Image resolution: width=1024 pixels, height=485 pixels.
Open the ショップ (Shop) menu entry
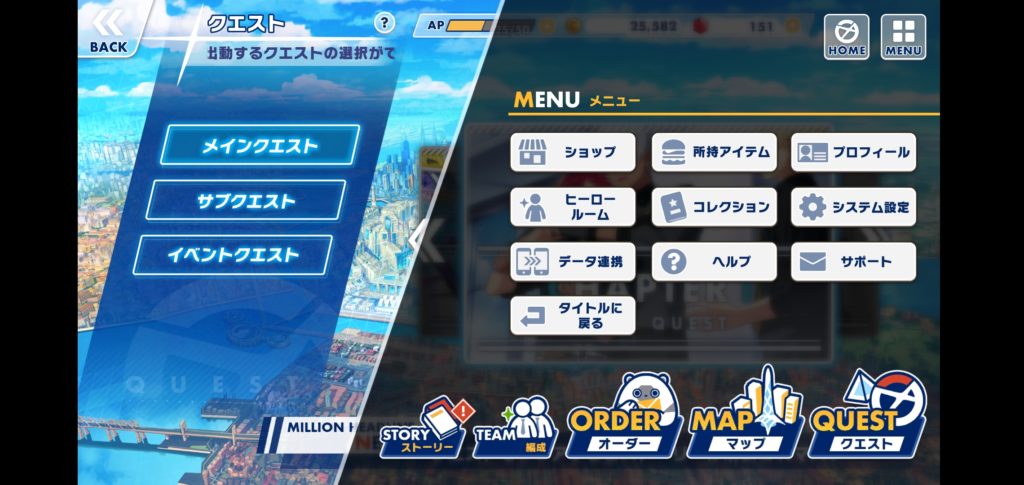573,152
